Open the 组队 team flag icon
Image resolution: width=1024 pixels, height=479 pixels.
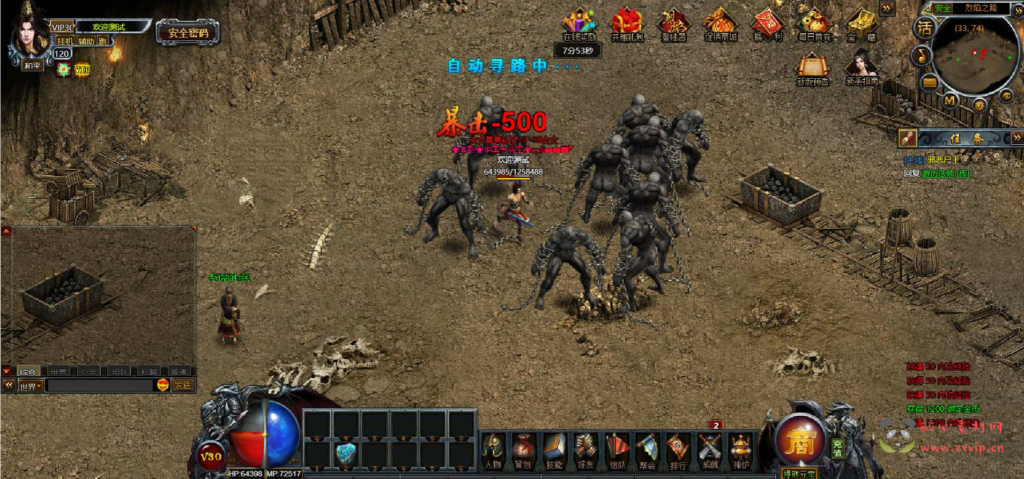[617, 448]
